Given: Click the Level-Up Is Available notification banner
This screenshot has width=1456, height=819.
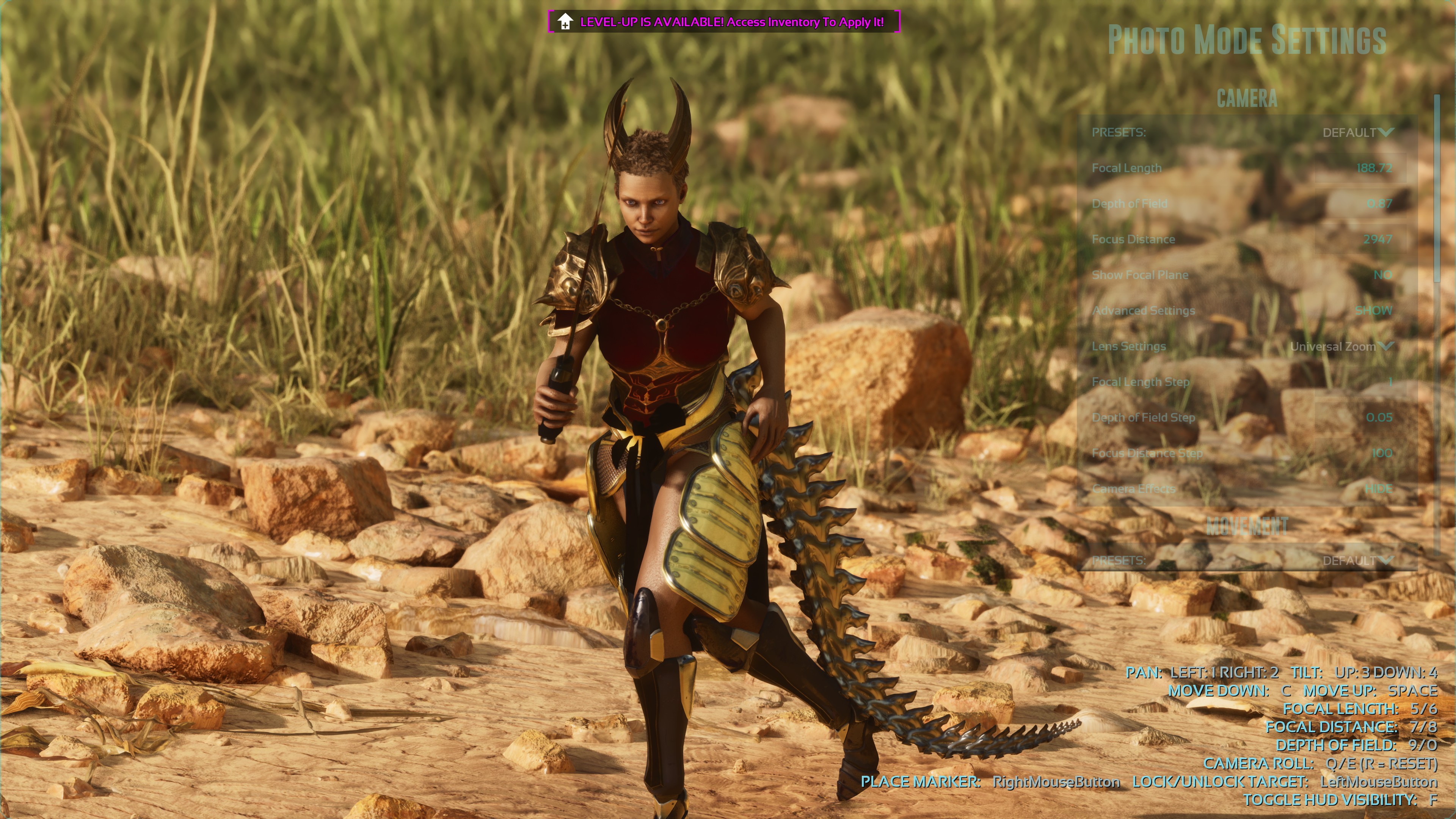Looking at the screenshot, I should [723, 22].
